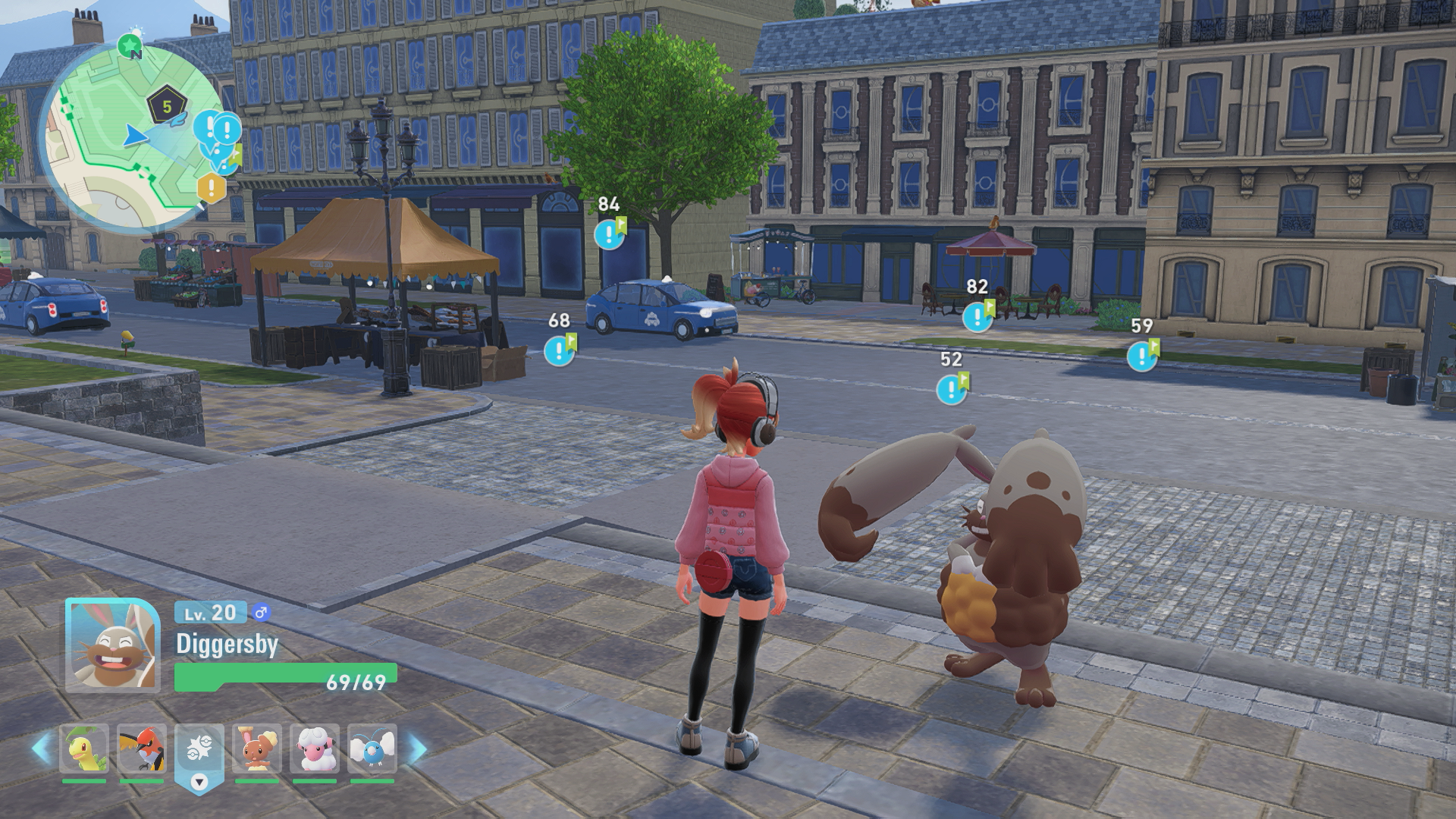Select the quest marker labeled 52
The width and height of the screenshot is (1456, 819).
tap(951, 390)
